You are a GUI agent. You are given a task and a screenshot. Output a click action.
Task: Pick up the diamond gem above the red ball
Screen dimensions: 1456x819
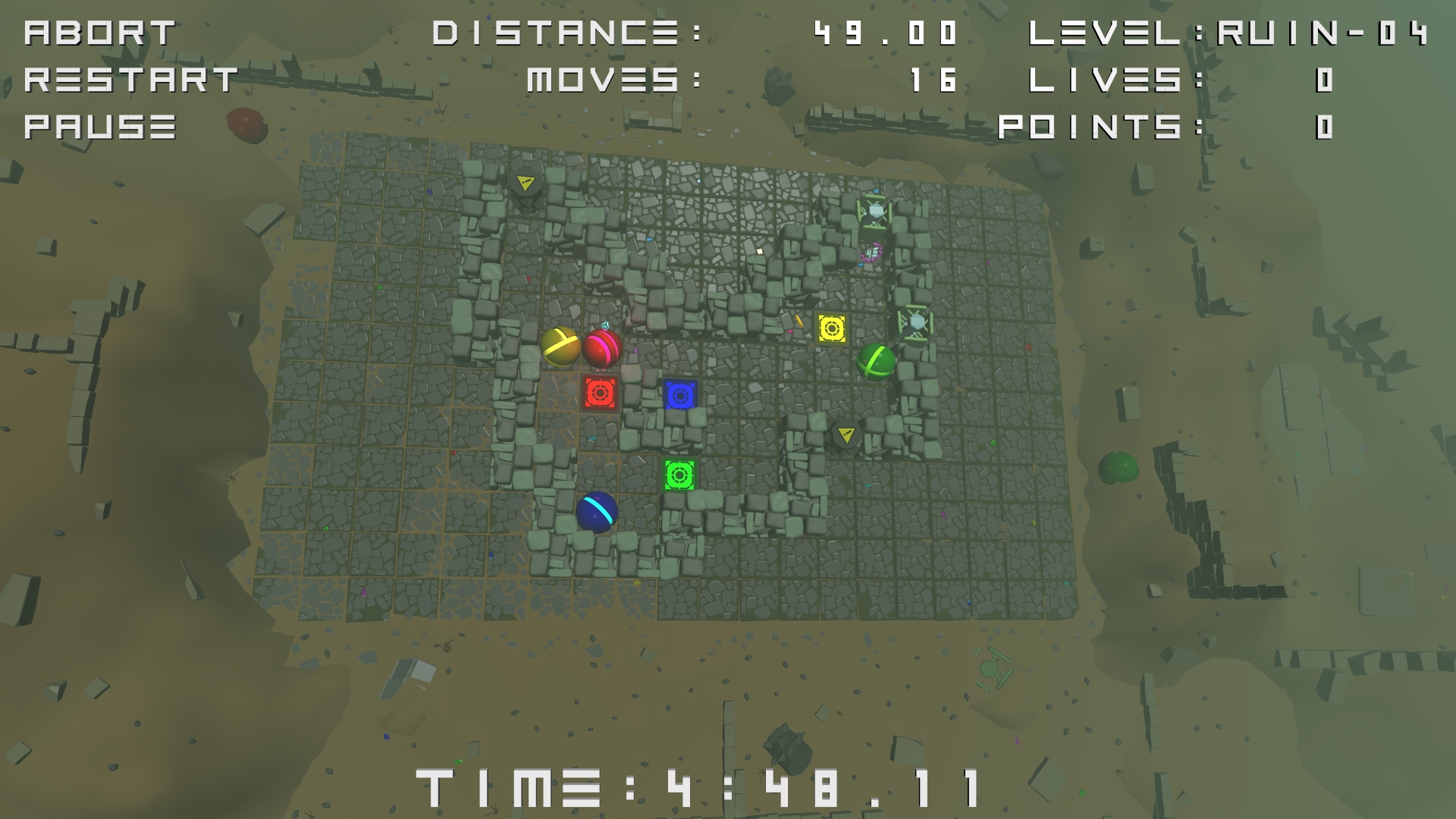(604, 326)
